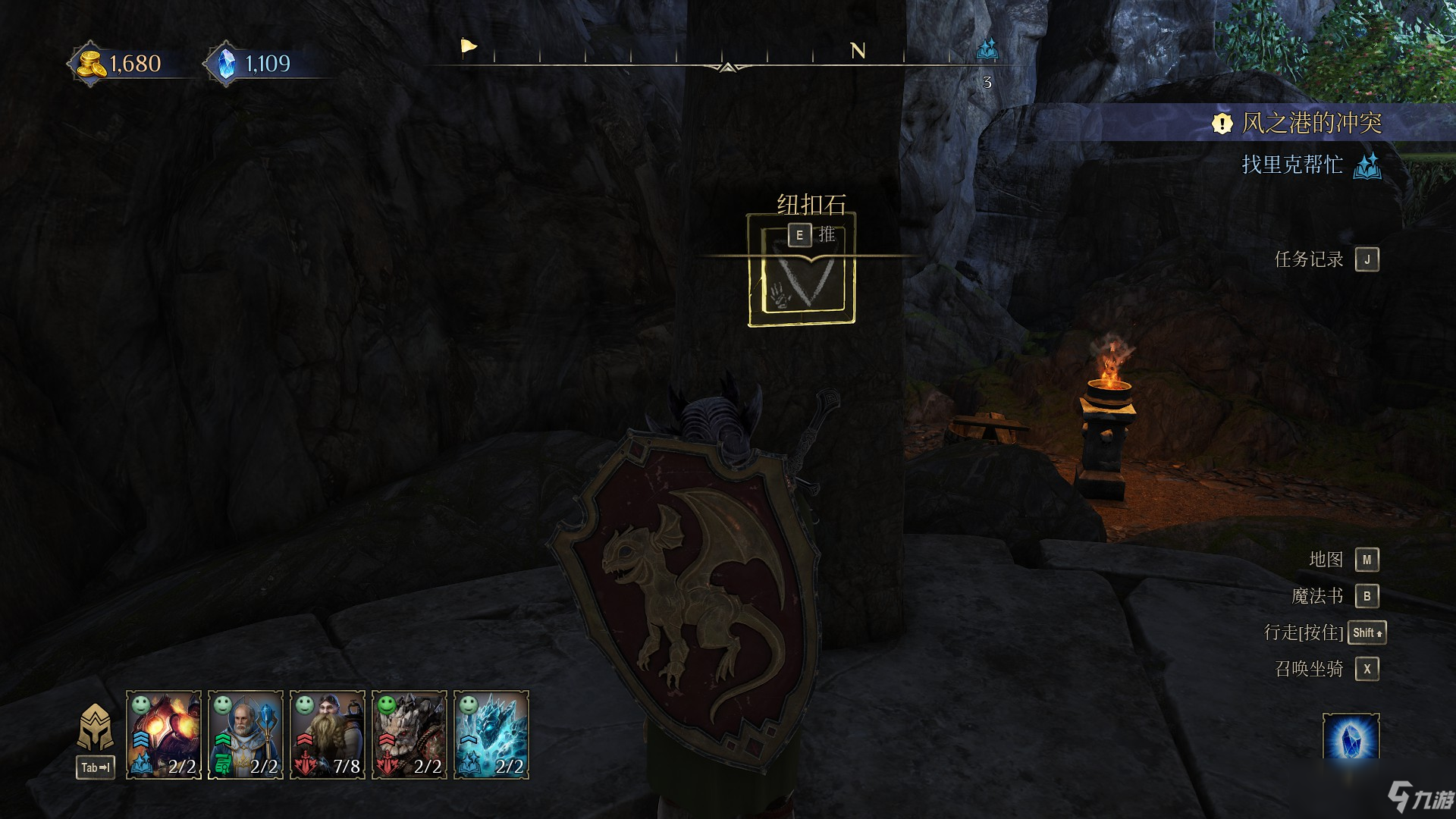Select the 找里克帮忙 quest objective
The height and width of the screenshot is (819, 1456).
(x=1292, y=165)
